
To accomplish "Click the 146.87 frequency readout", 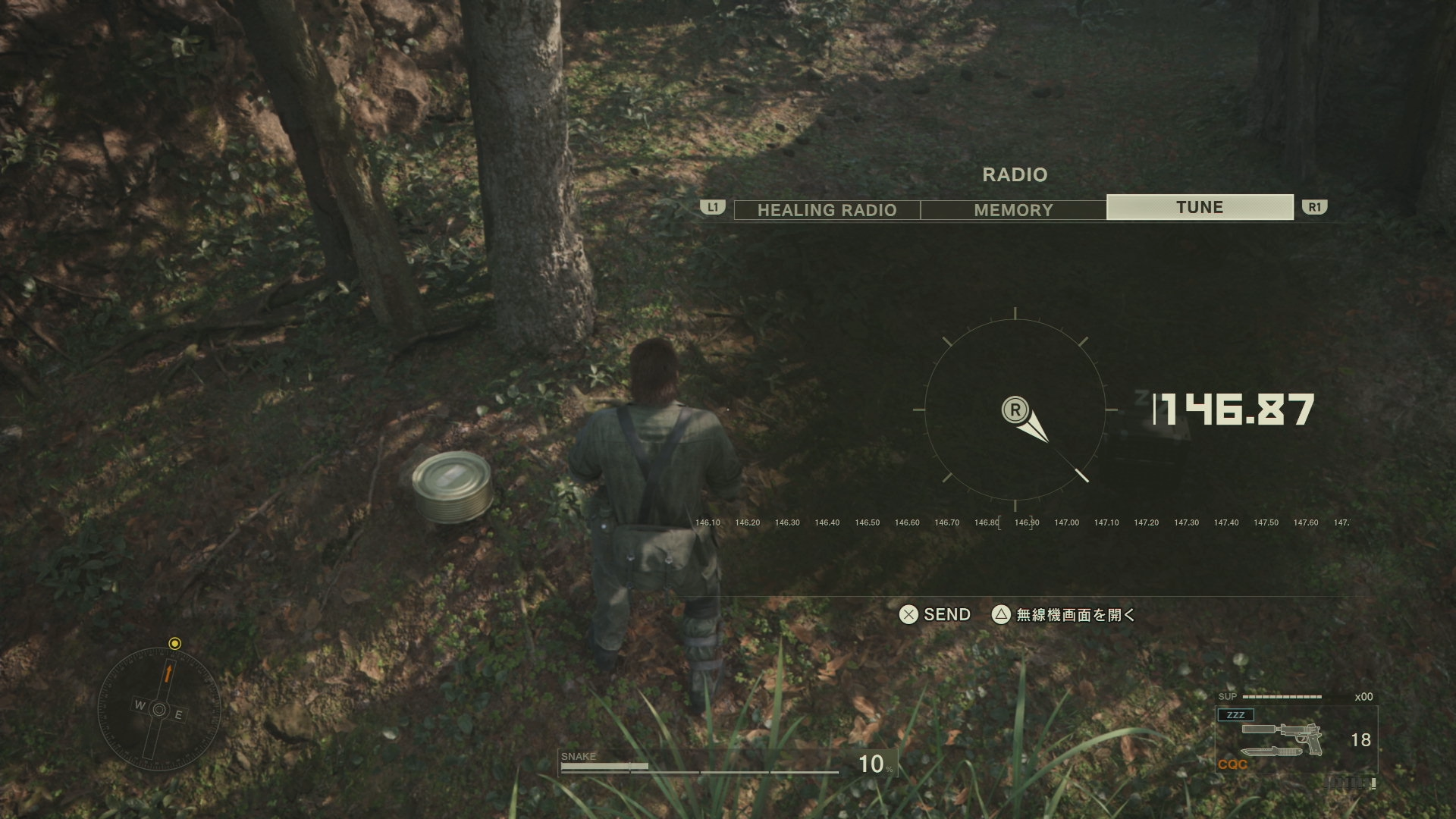I will click(x=1236, y=410).
